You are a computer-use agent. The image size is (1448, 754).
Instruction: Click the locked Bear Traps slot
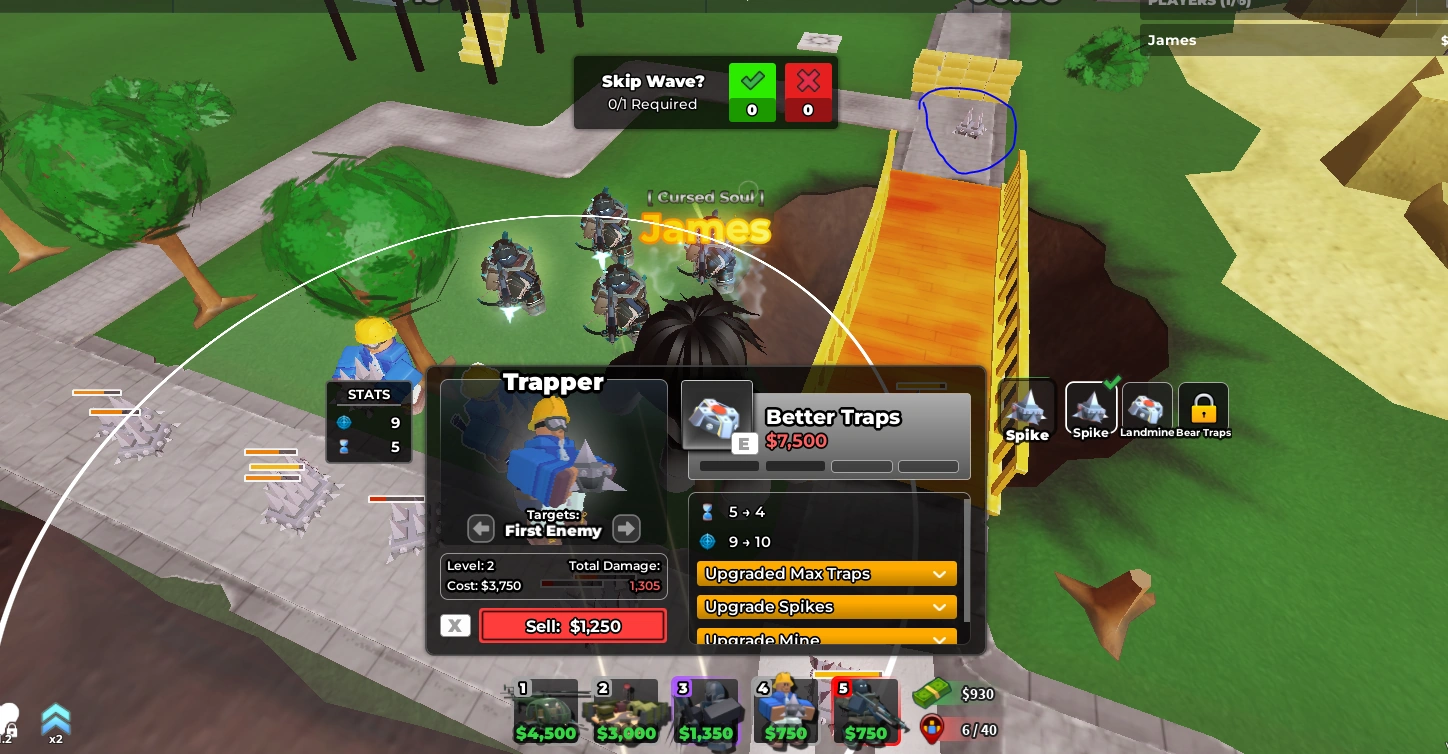pos(1203,408)
